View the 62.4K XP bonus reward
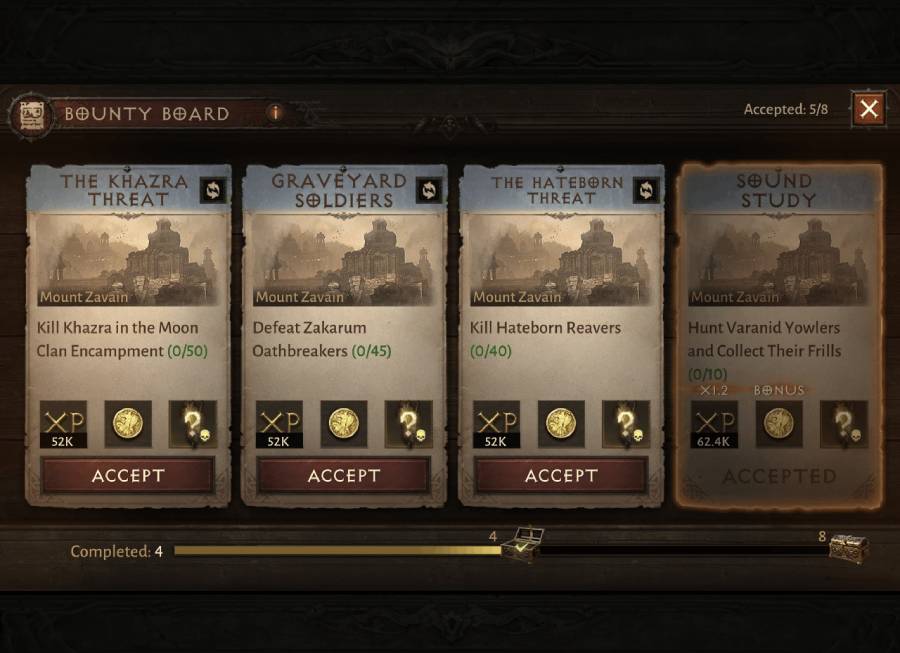Viewport: 900px width, 653px height. [x=713, y=424]
